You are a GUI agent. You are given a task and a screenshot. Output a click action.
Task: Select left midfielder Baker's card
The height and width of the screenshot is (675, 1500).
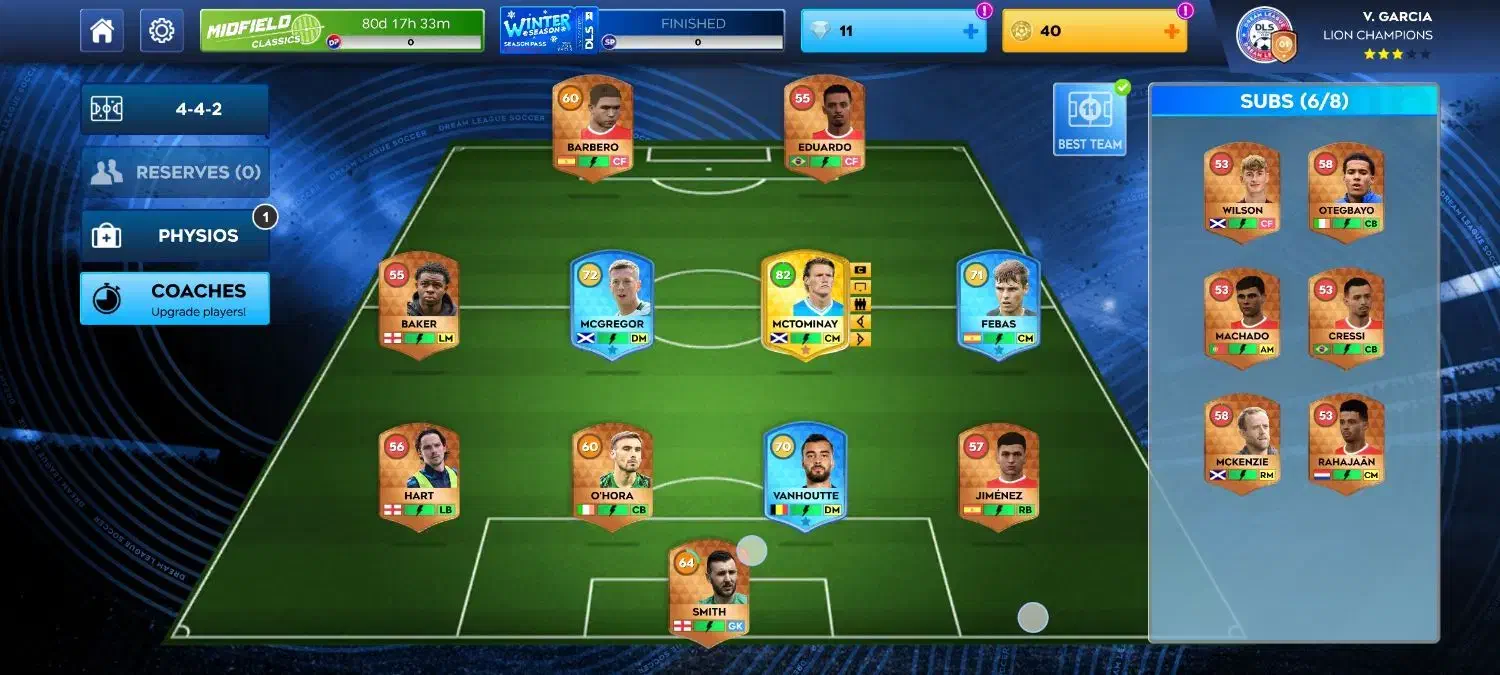point(419,303)
